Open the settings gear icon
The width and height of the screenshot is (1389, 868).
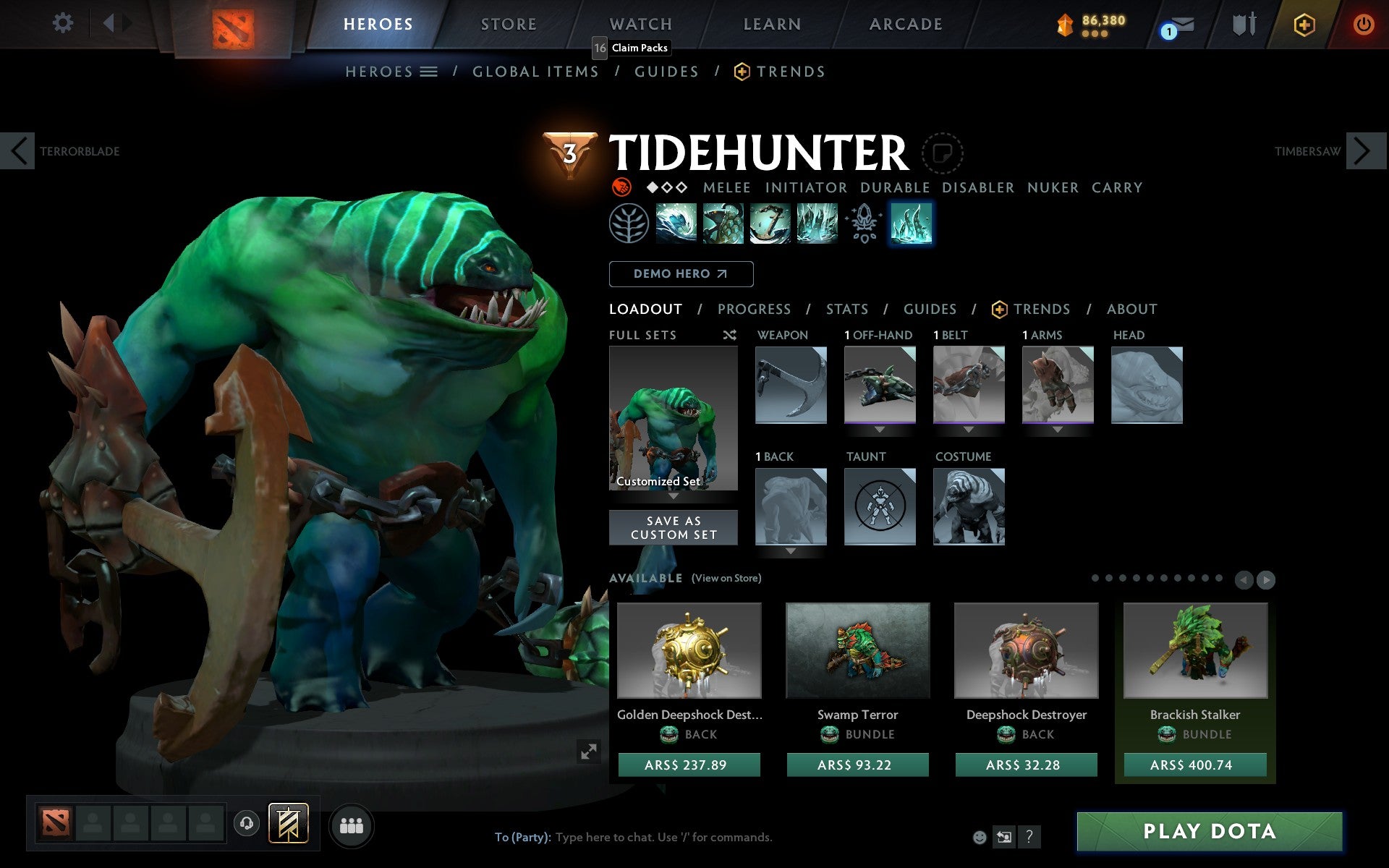(x=64, y=23)
